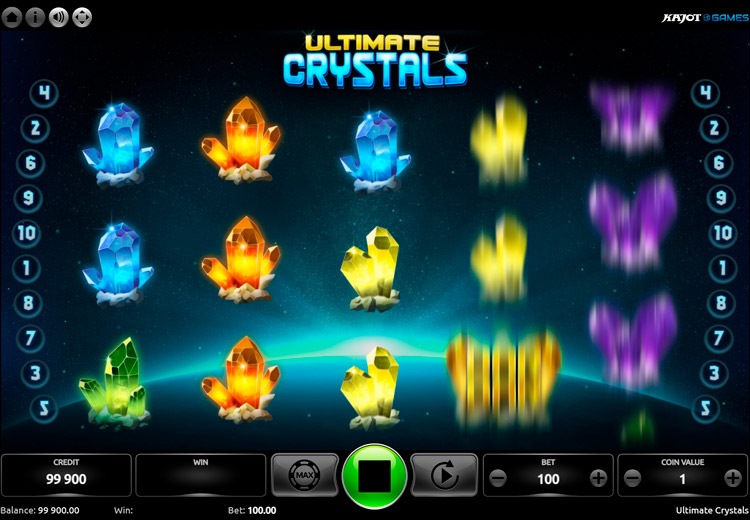Stop the reels with the green button
This screenshot has width=750, height=520.
(374, 477)
